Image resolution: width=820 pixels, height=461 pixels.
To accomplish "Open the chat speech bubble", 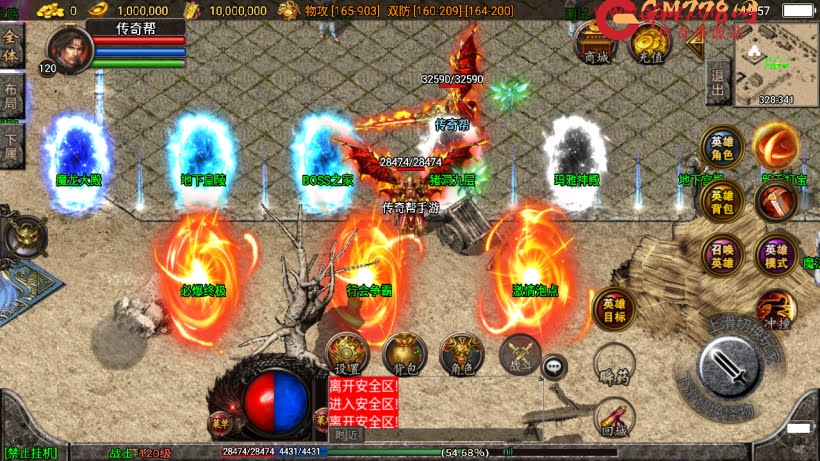I will [x=554, y=368].
